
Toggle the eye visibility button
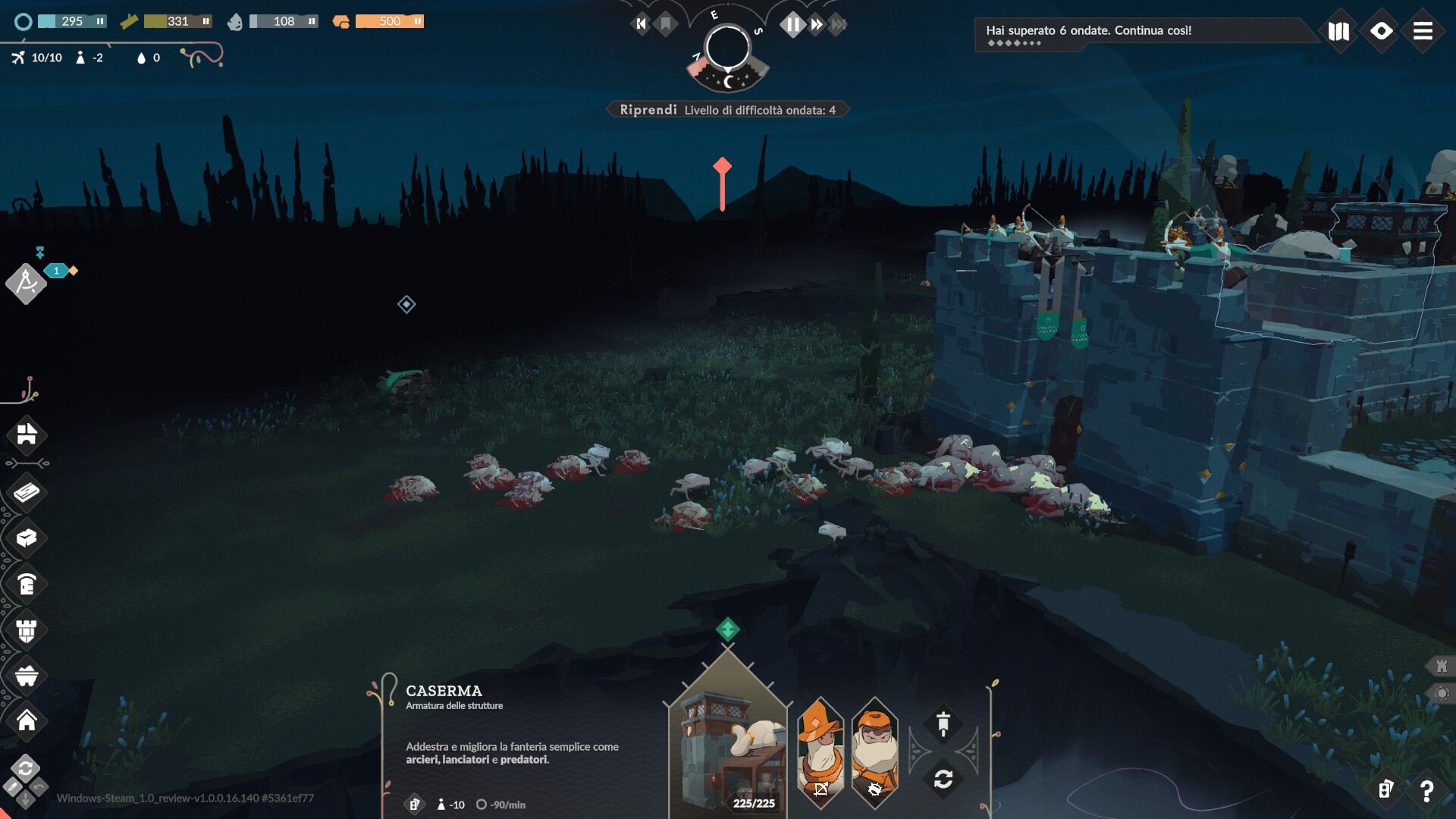[x=1381, y=31]
